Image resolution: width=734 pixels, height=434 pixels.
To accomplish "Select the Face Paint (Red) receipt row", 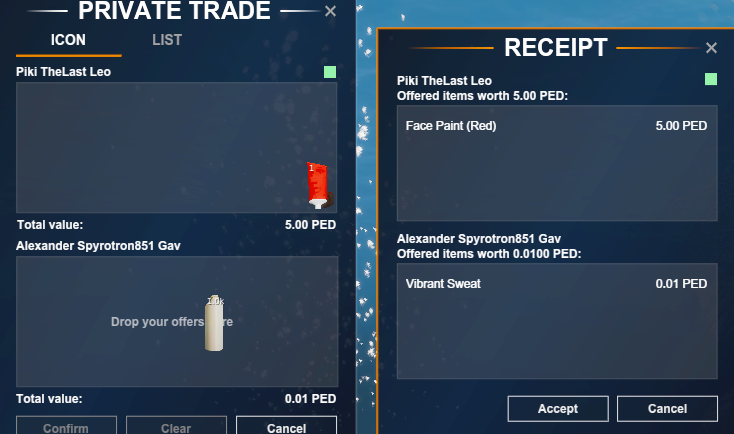I will [556, 126].
